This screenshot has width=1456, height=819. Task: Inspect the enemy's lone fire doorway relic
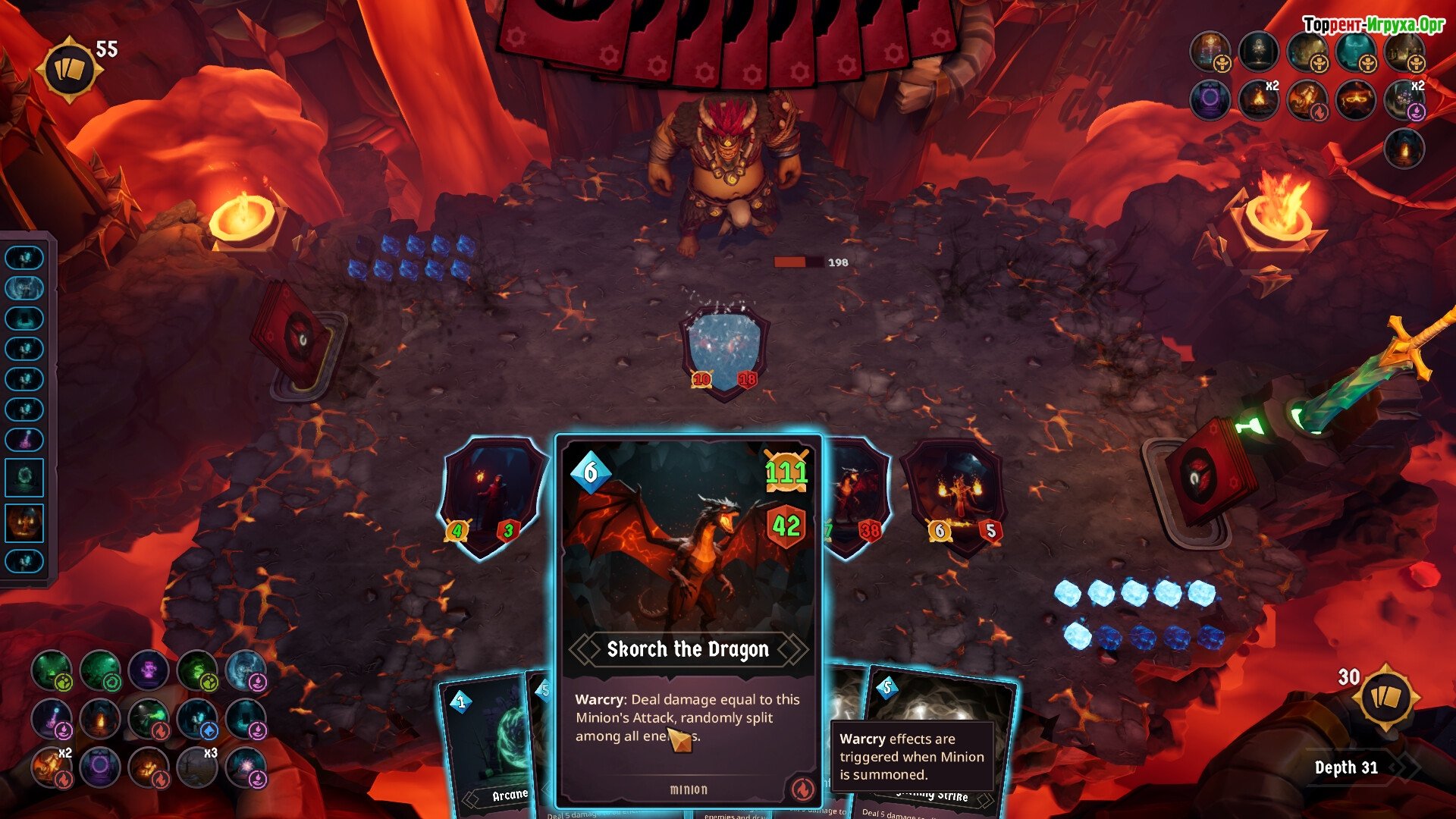(x=1404, y=149)
